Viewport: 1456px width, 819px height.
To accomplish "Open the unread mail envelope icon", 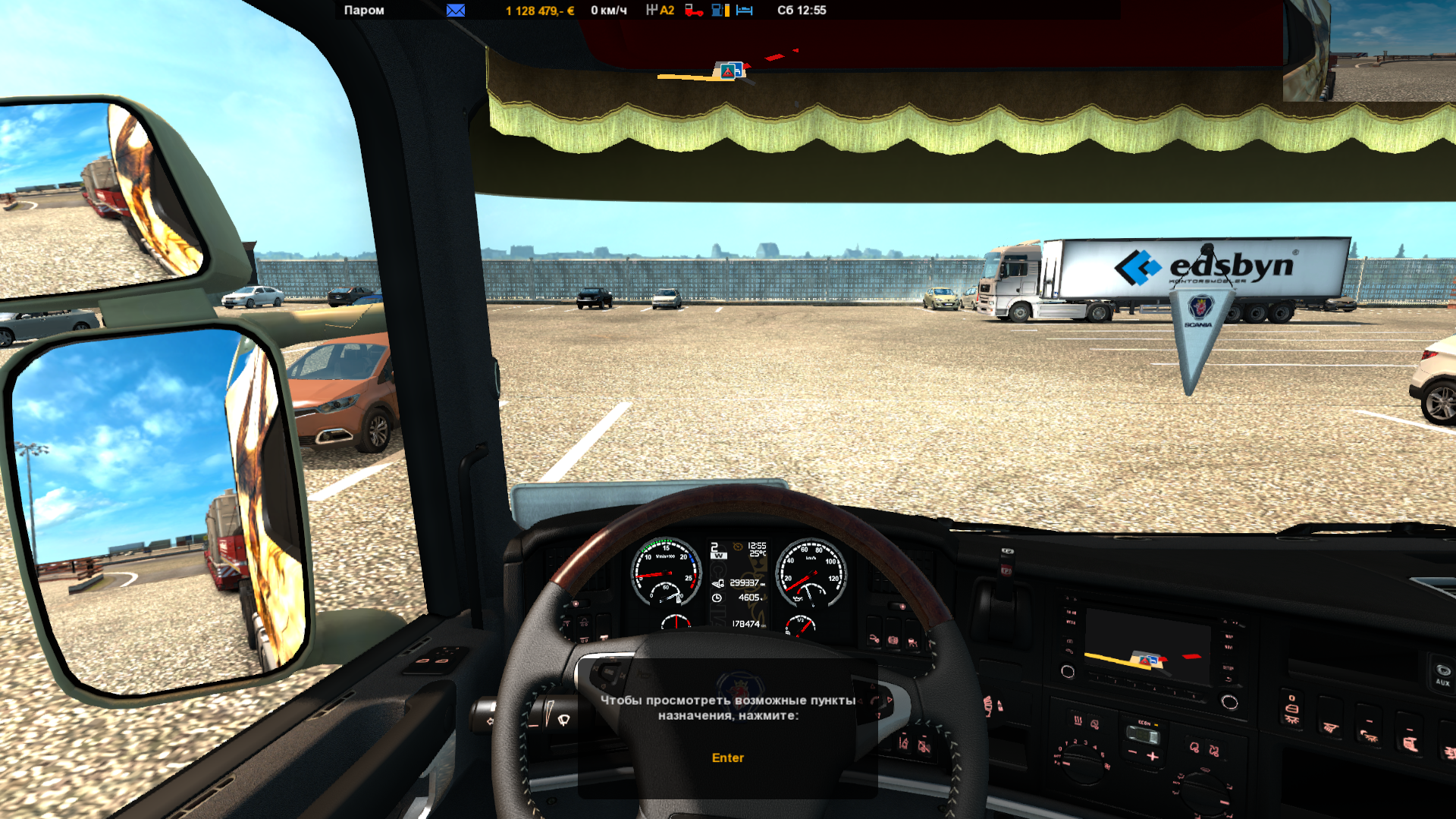I will pyautogui.click(x=456, y=11).
